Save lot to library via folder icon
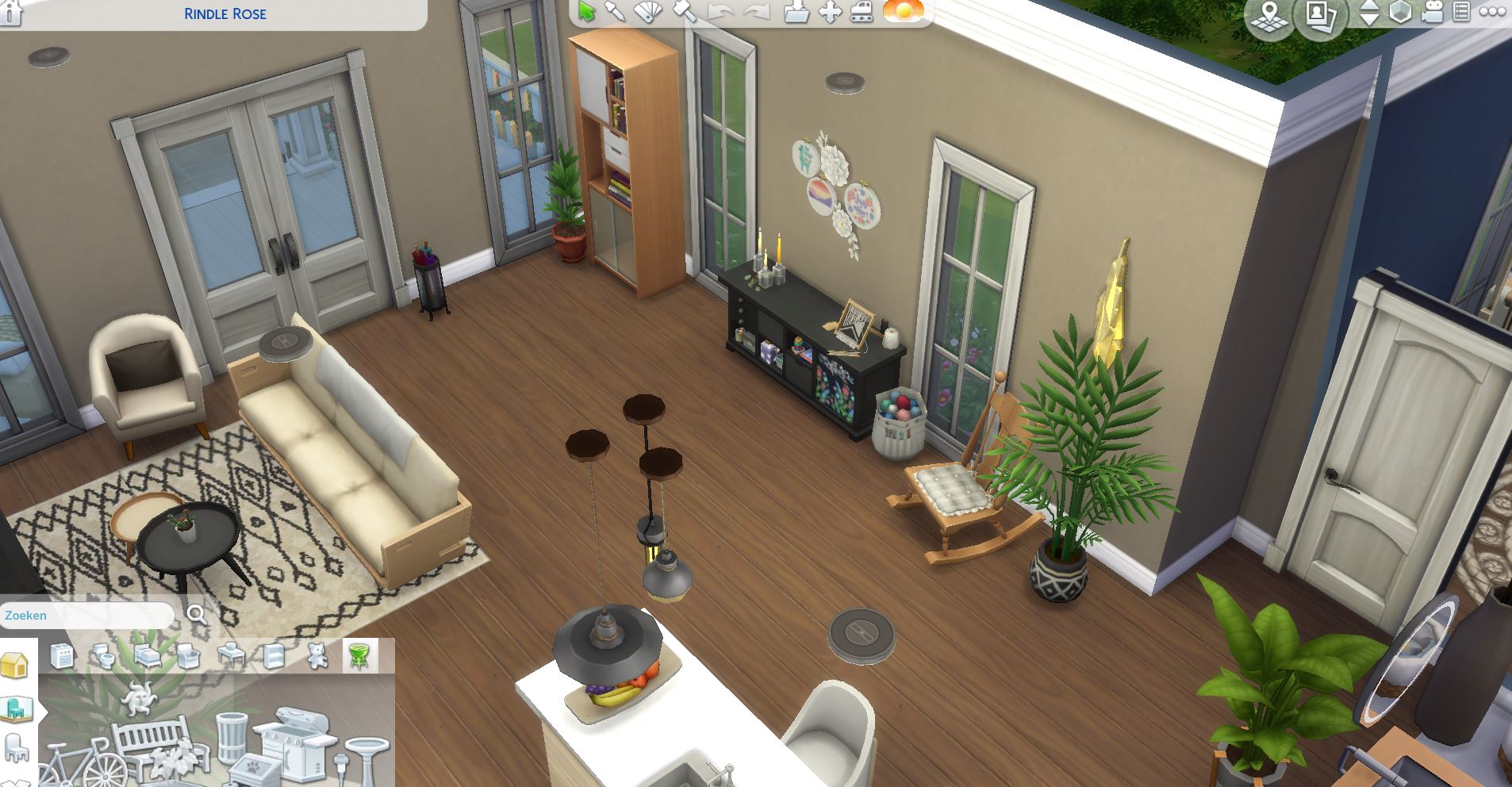This screenshot has width=1512, height=787. tap(796, 12)
